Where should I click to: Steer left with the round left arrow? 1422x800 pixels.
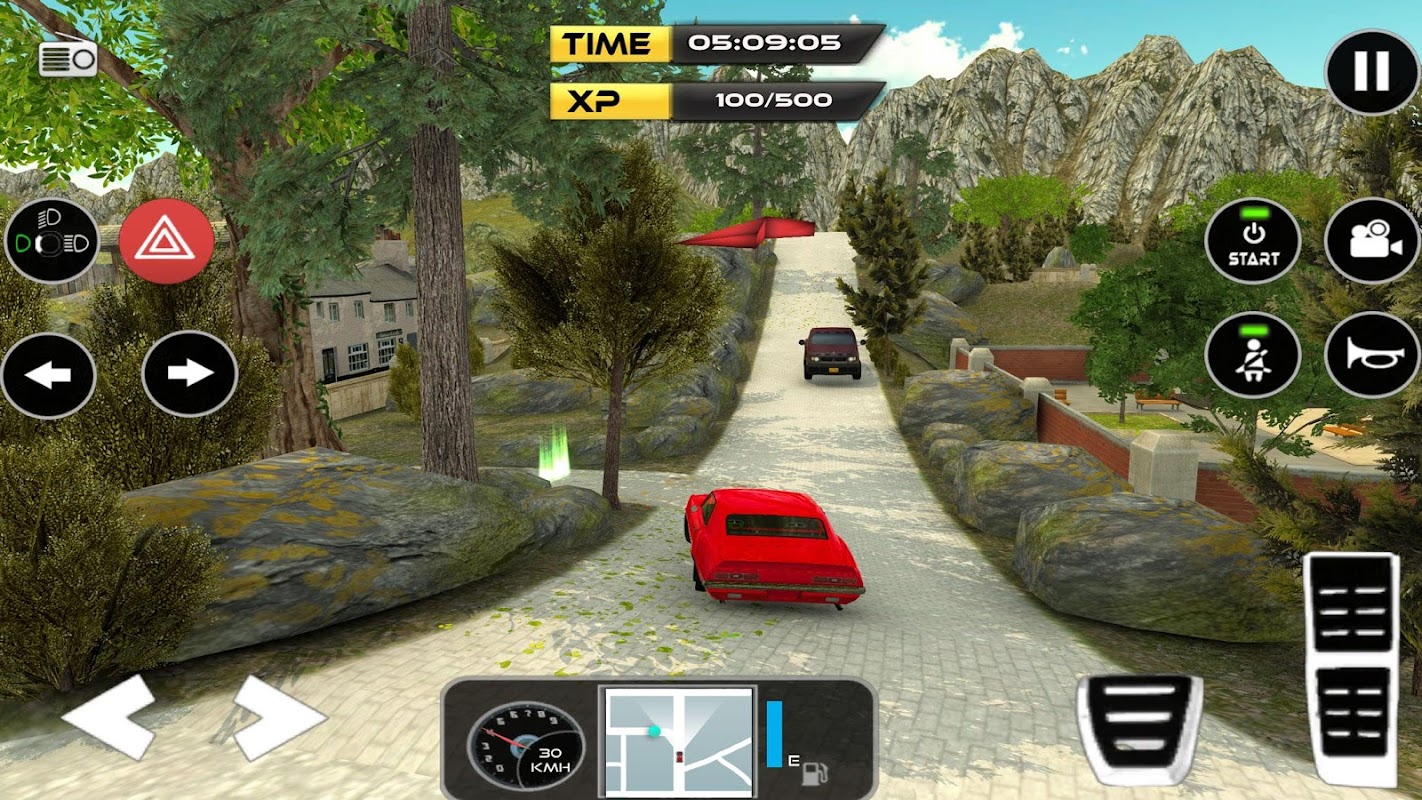pos(49,376)
